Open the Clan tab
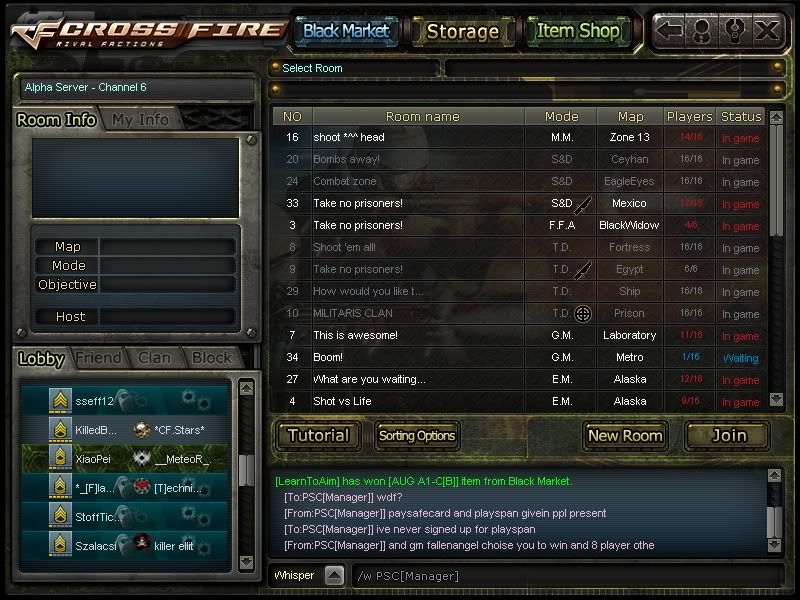 (x=154, y=358)
